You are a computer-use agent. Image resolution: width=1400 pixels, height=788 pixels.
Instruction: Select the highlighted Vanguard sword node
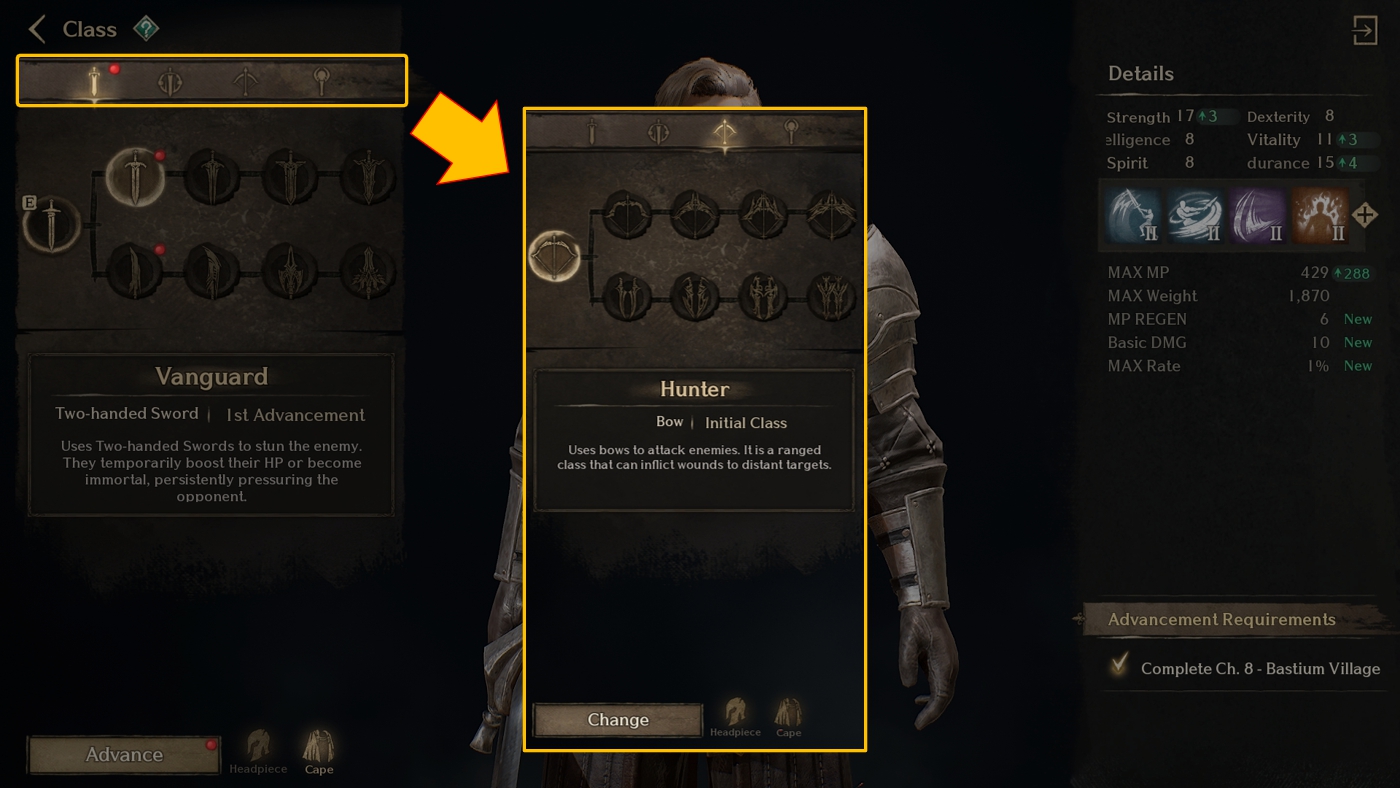pyautogui.click(x=134, y=177)
